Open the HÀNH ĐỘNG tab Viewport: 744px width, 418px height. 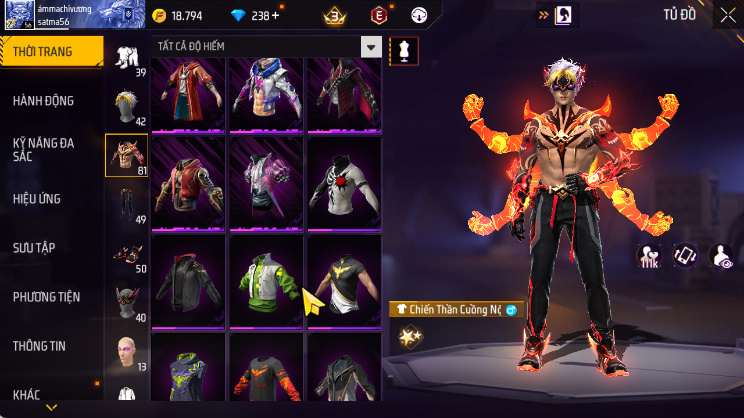[x=44, y=101]
